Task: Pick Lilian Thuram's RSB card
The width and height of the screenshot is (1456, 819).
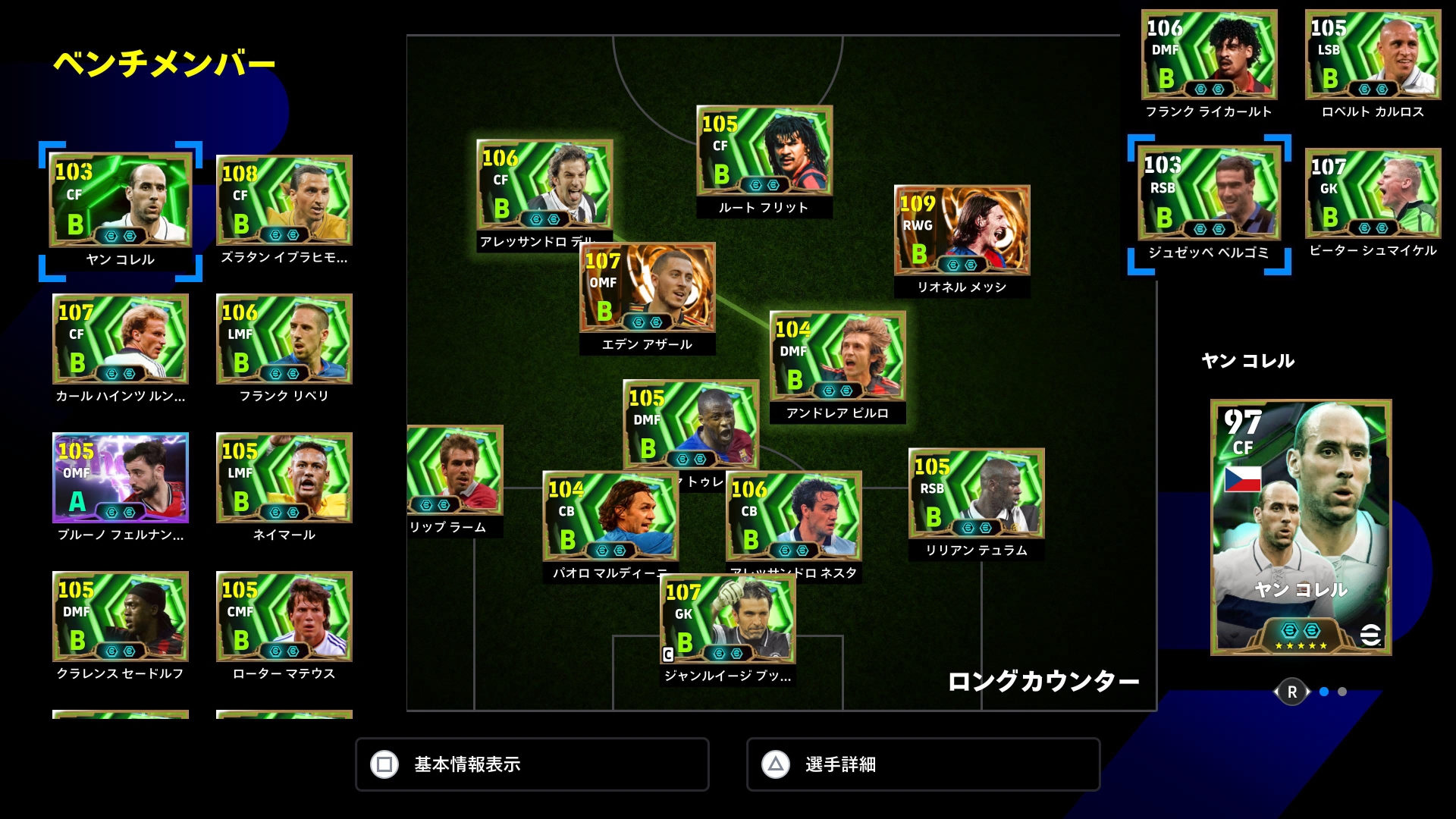Action: [977, 493]
